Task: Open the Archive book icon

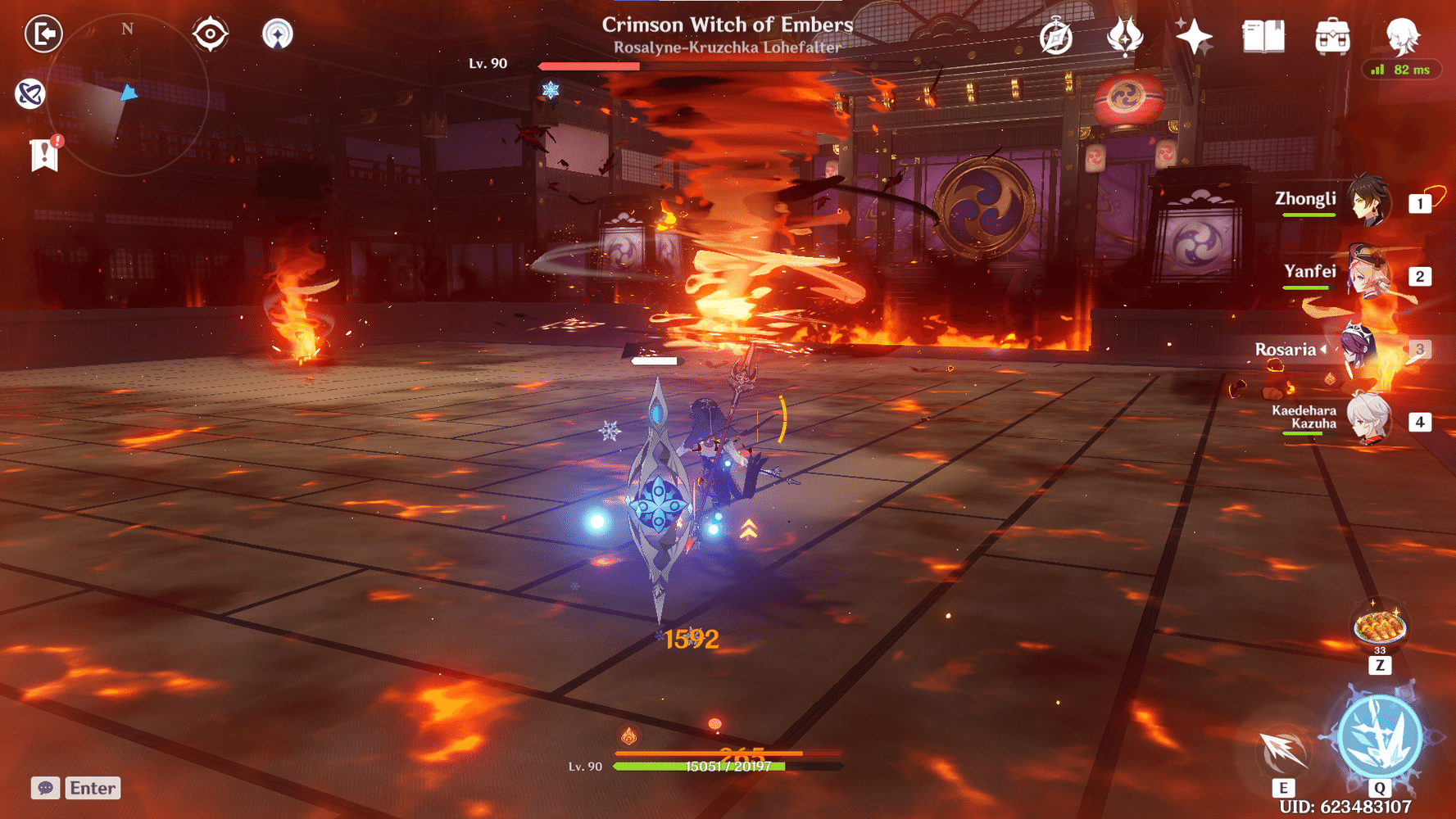Action: pos(1263,36)
